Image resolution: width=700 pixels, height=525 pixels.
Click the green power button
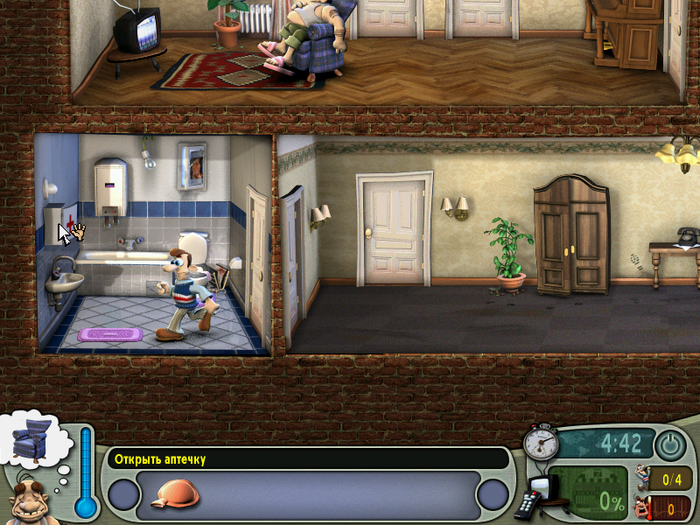click(x=668, y=443)
